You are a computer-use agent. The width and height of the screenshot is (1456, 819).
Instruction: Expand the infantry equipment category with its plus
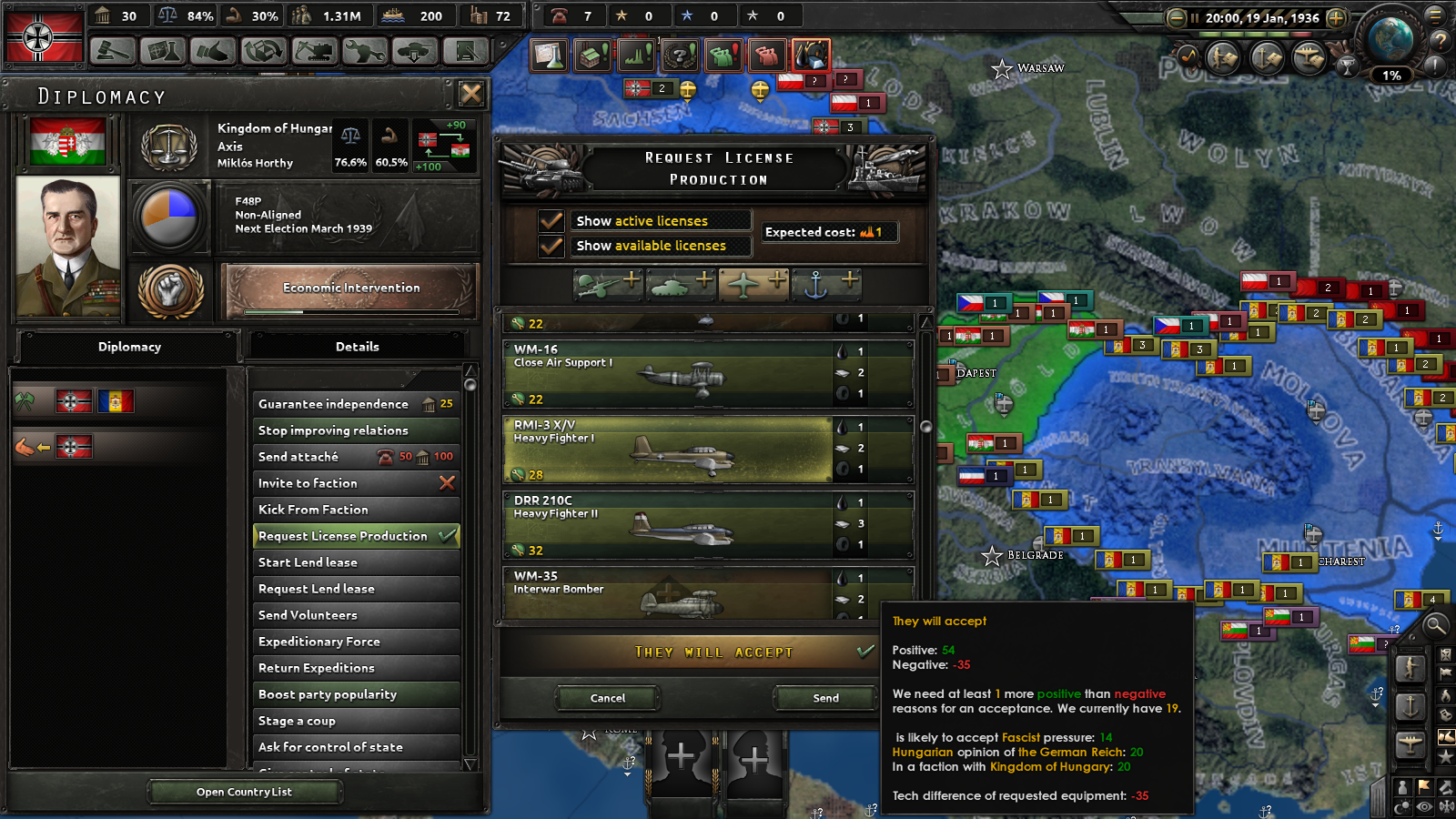(632, 282)
